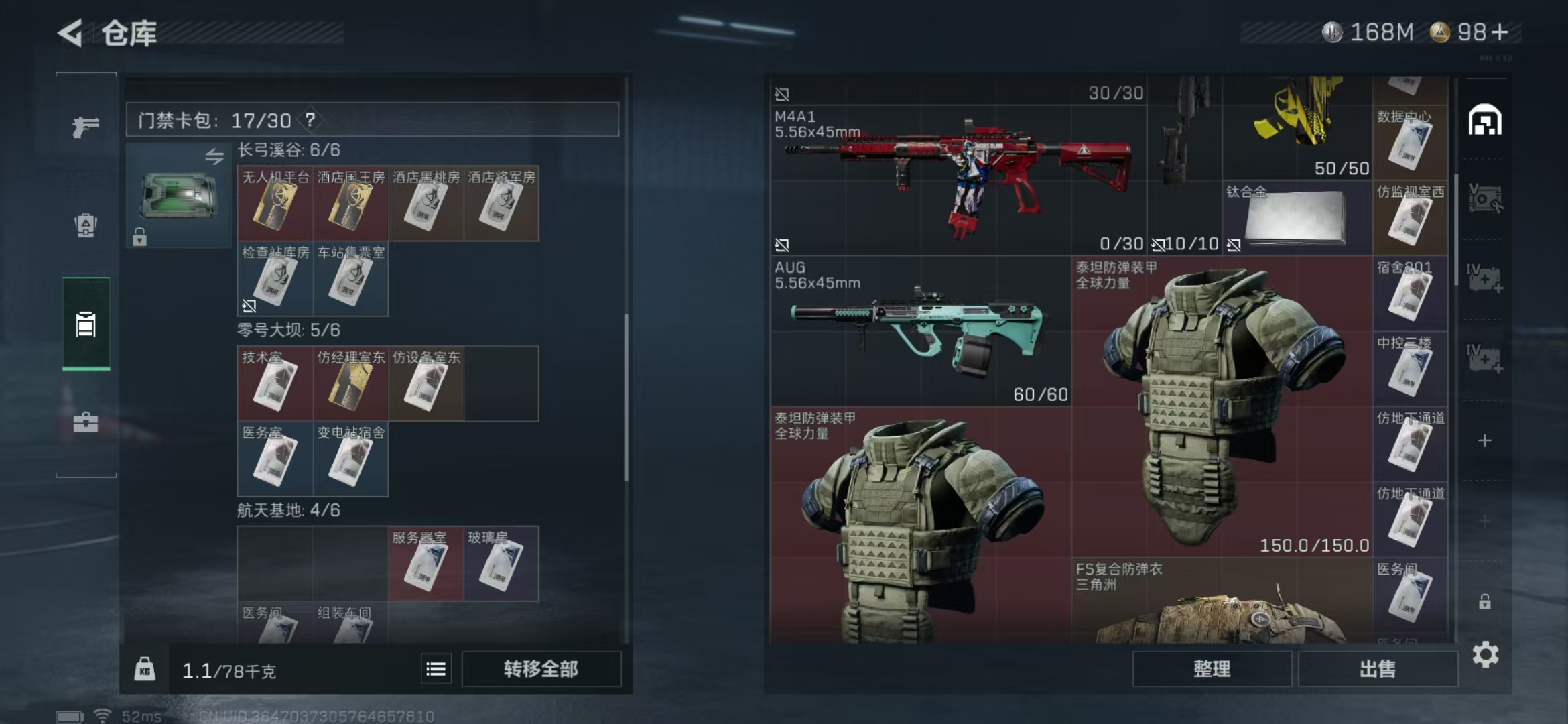Select the 无人机平台 keycard
This screenshot has height=724, width=1568.
click(x=275, y=204)
